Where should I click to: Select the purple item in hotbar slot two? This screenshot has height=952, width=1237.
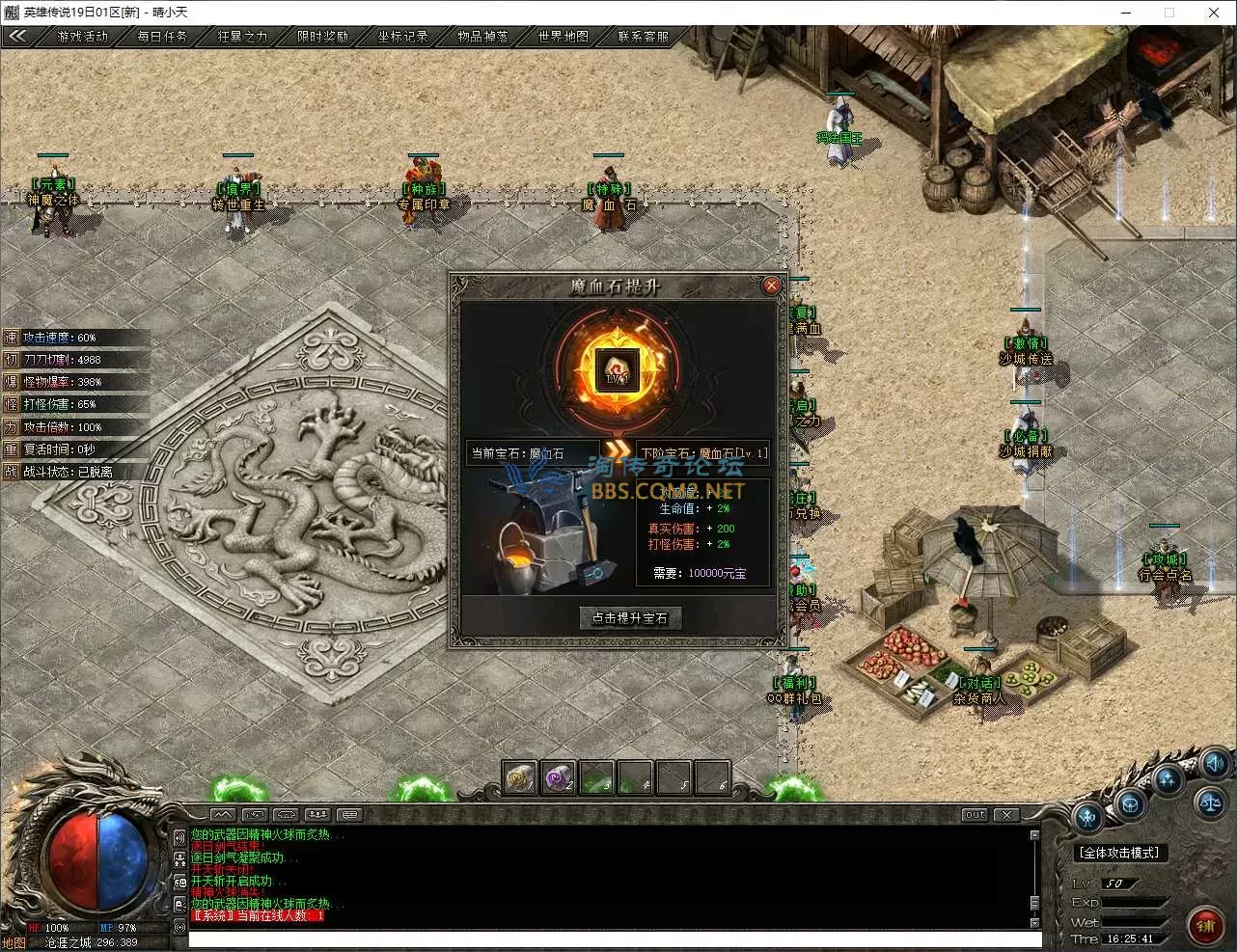click(x=559, y=777)
